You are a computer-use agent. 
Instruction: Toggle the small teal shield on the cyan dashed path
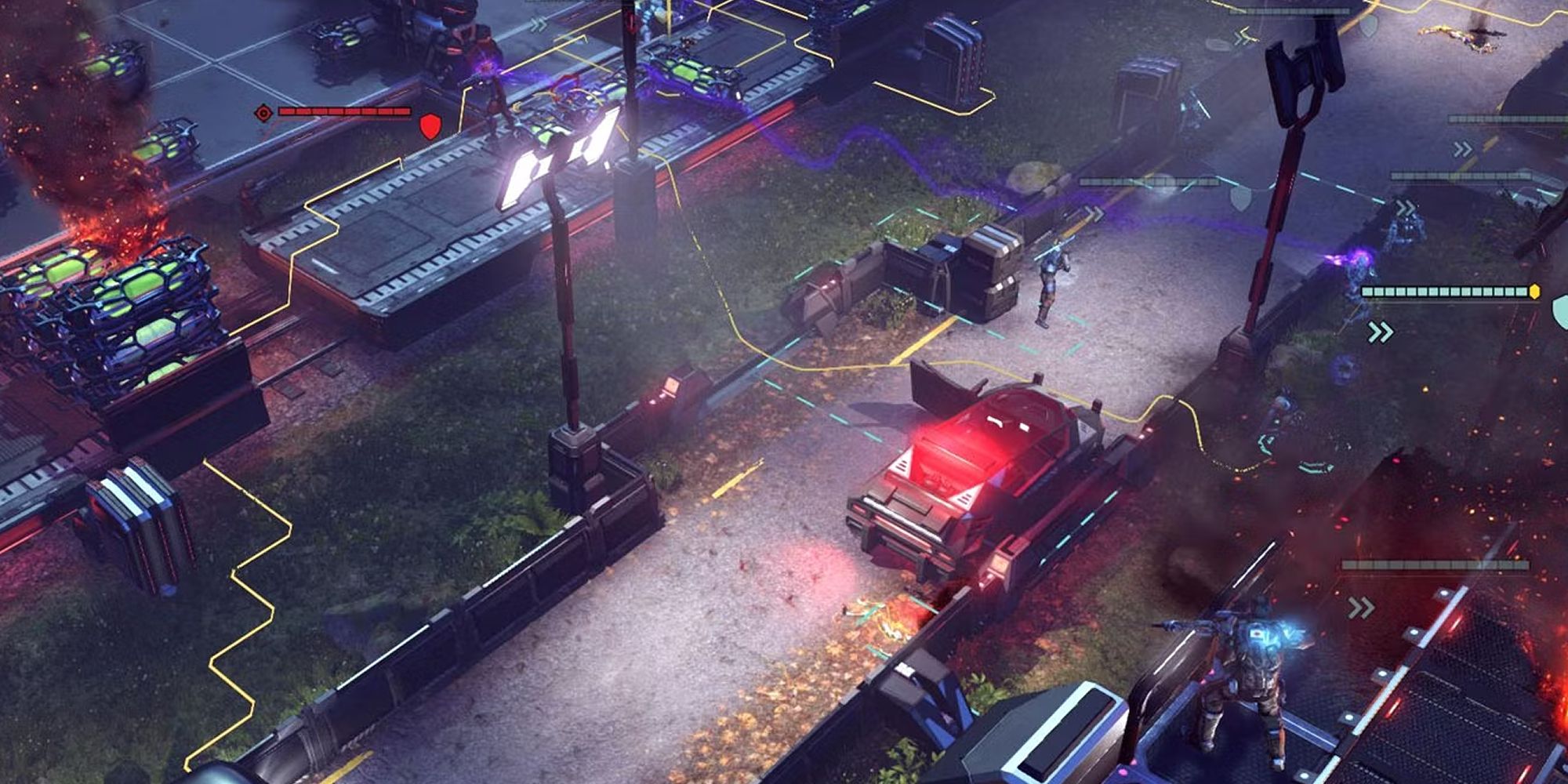click(1241, 200)
